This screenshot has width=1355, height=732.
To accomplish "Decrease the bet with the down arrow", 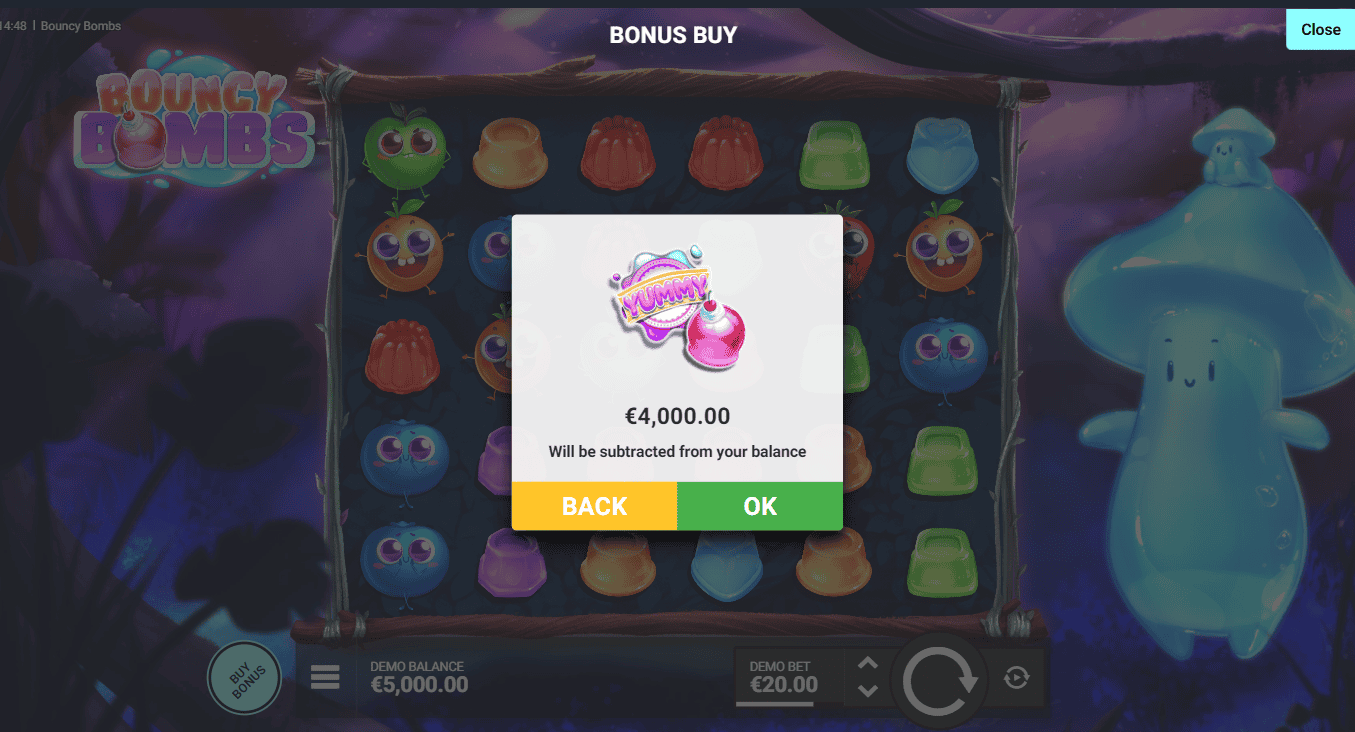I will pos(866,692).
